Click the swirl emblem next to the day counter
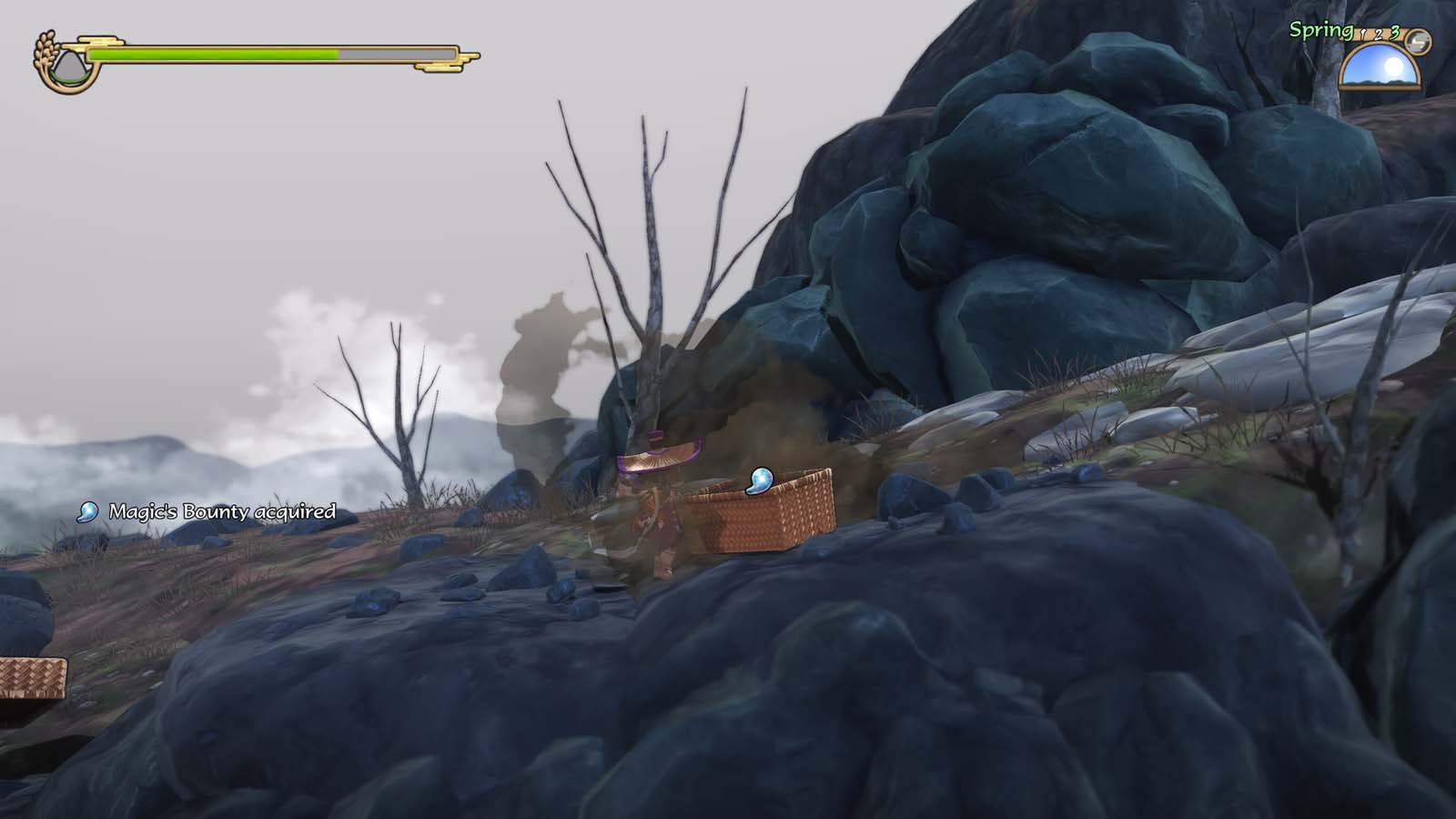Screen dimensions: 1456x819 pyautogui.click(x=1419, y=41)
